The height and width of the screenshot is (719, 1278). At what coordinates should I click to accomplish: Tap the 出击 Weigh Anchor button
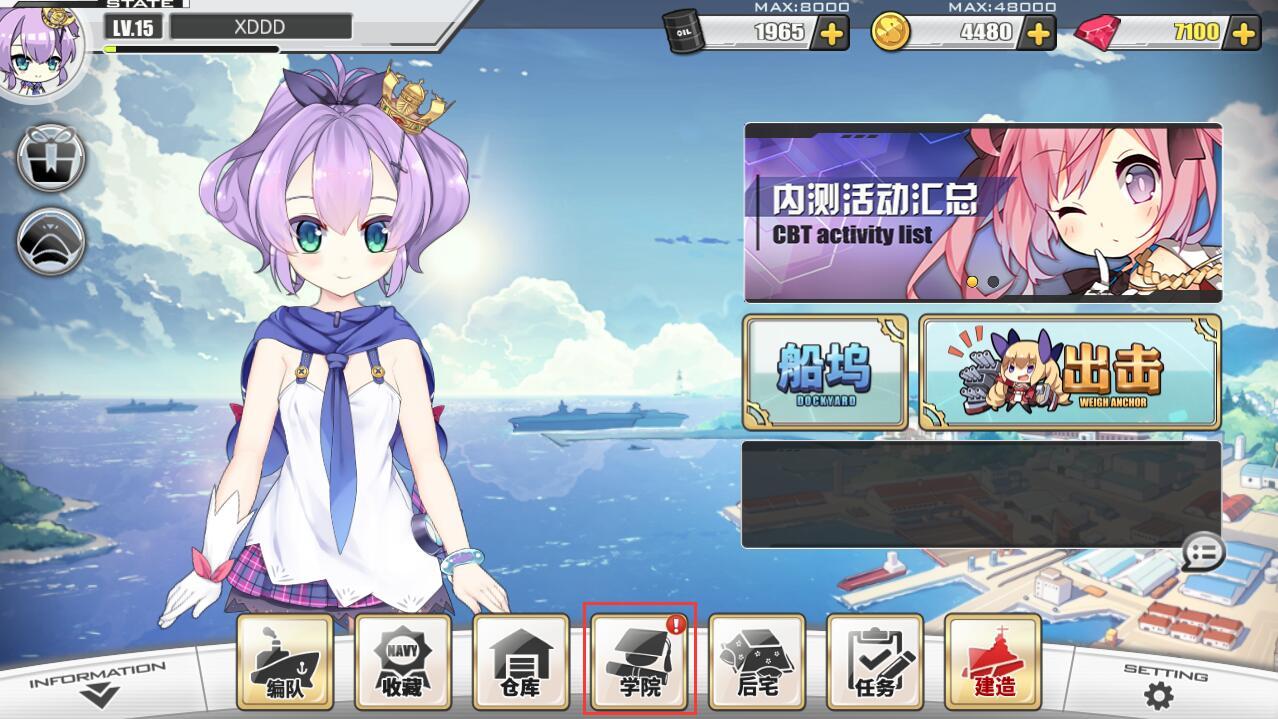(x=1069, y=372)
